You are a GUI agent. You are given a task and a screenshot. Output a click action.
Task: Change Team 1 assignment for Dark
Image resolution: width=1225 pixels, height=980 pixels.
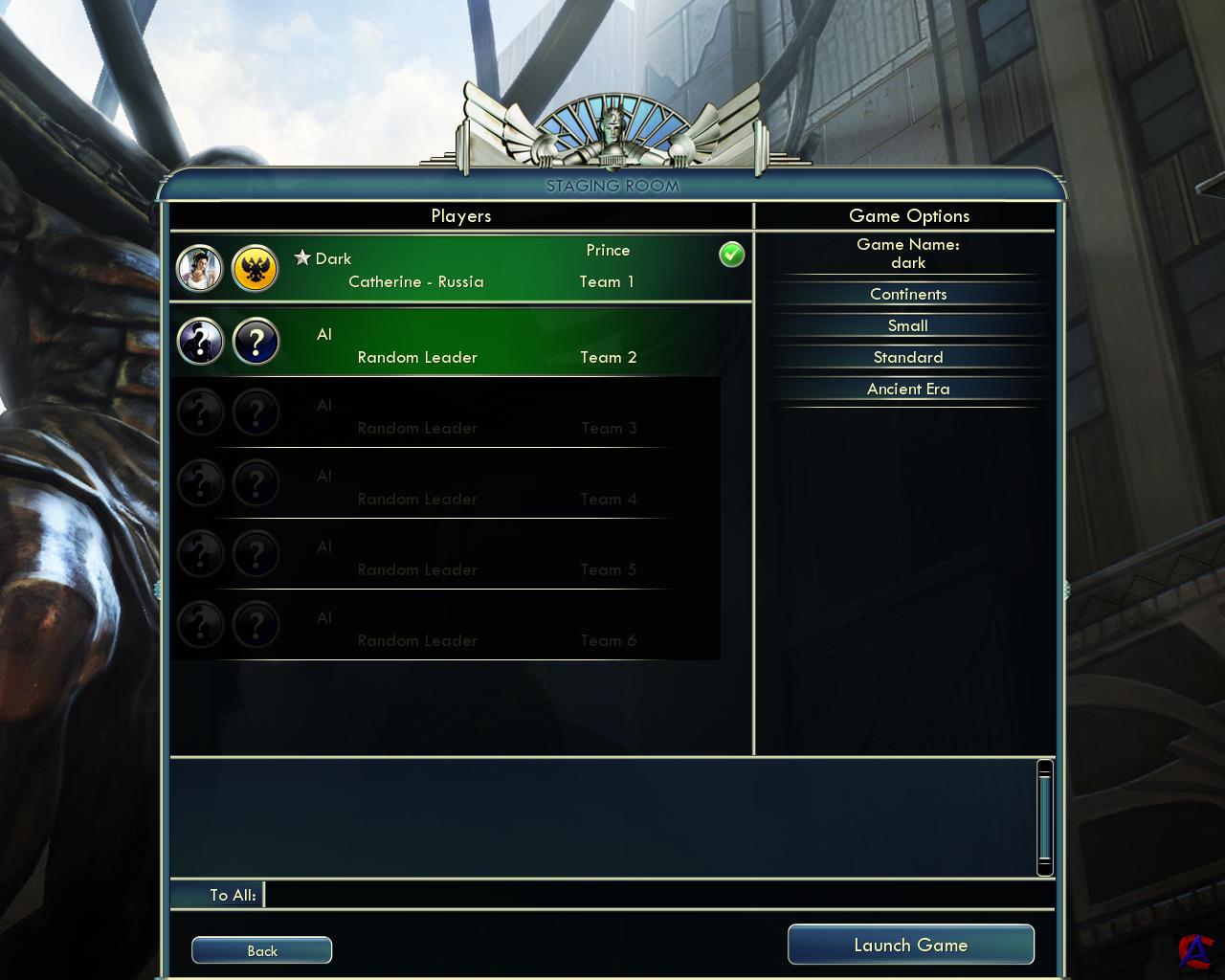pyautogui.click(x=607, y=282)
